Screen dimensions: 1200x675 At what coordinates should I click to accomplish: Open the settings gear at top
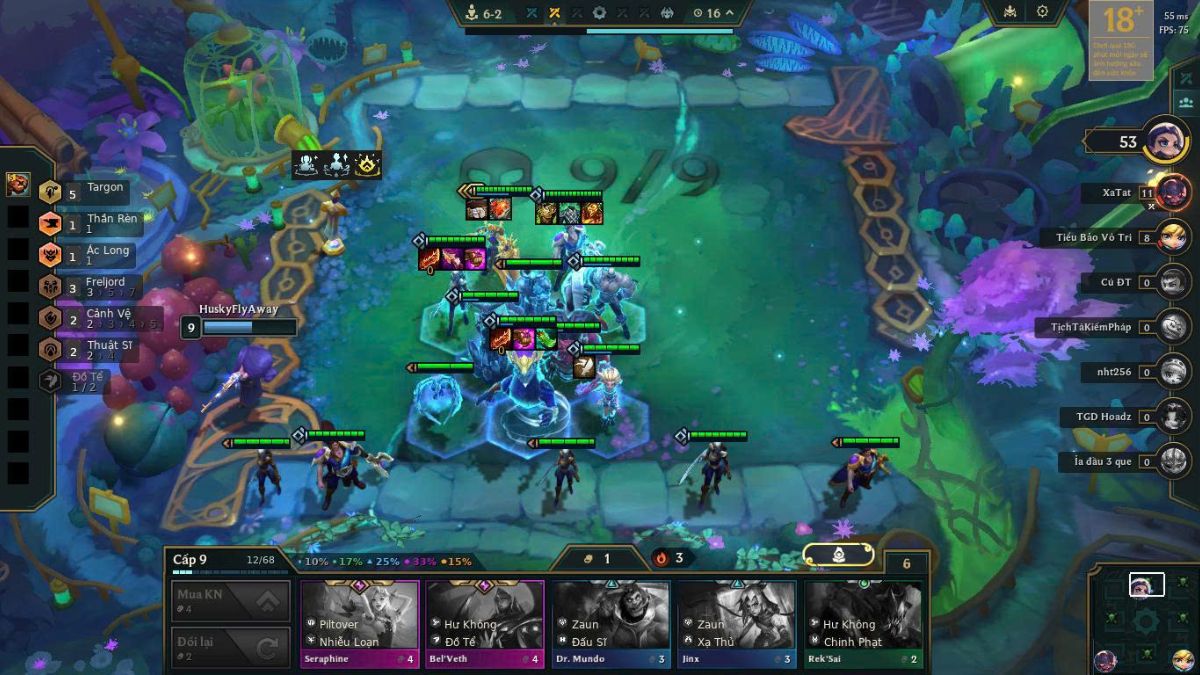click(1042, 12)
